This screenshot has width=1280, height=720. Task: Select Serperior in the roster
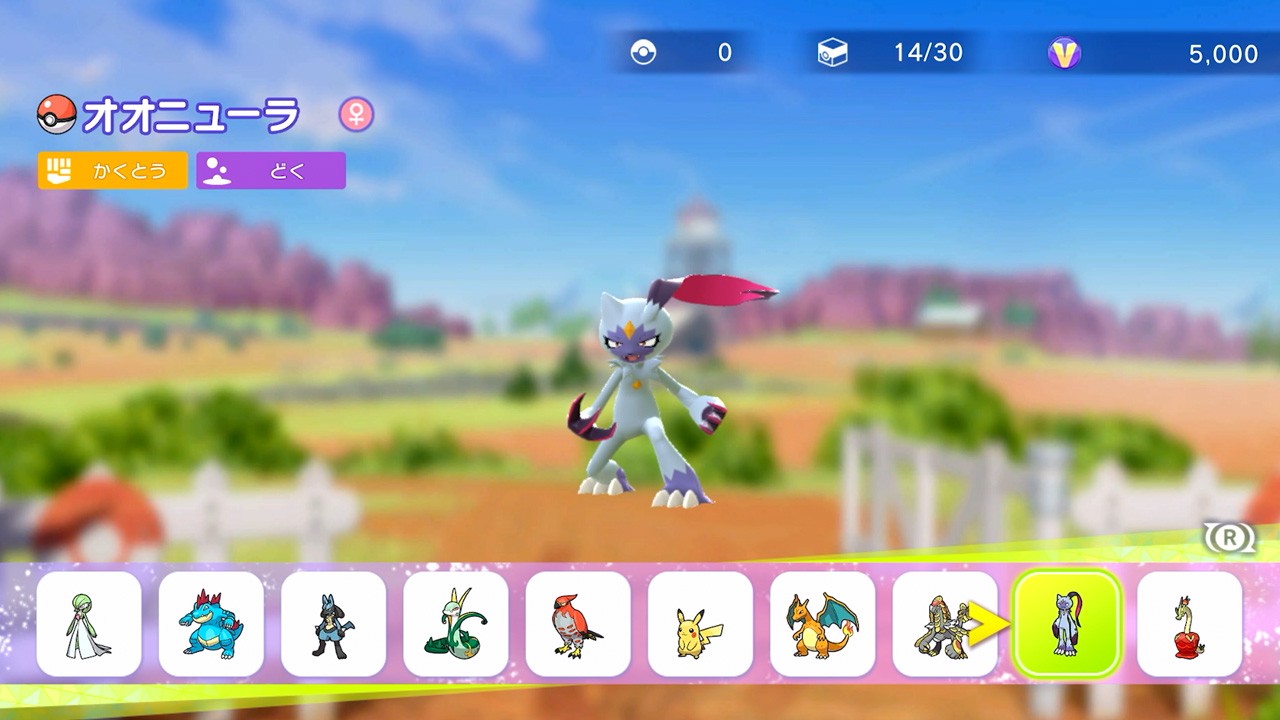[x=455, y=624]
